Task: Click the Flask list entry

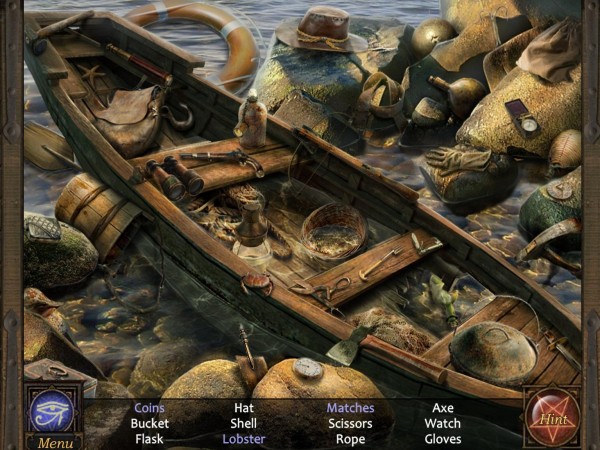Action: tap(149, 438)
